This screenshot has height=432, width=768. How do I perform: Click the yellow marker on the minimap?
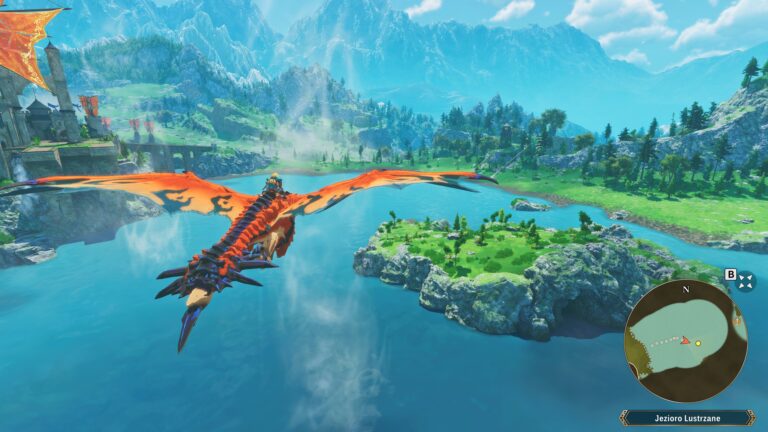click(x=698, y=343)
